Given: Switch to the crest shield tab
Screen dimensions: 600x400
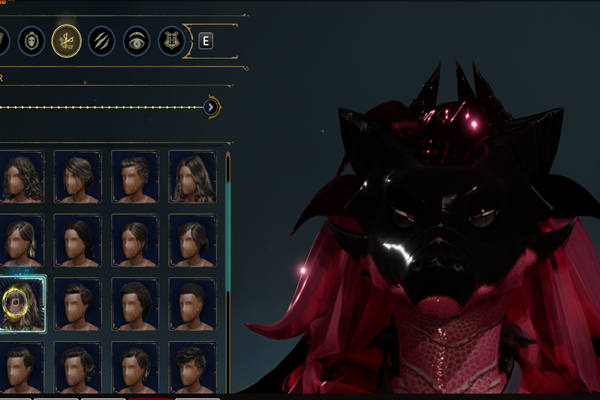Looking at the screenshot, I should pyautogui.click(x=172, y=42).
